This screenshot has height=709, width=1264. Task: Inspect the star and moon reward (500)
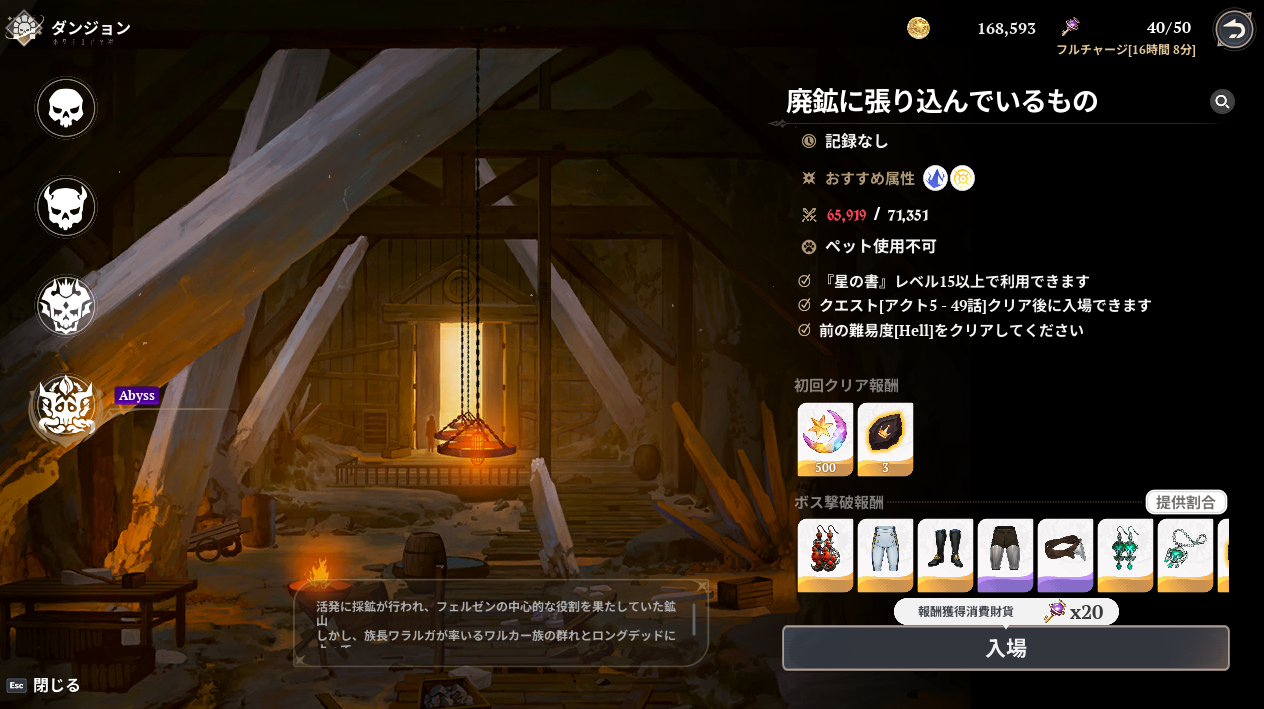825,439
